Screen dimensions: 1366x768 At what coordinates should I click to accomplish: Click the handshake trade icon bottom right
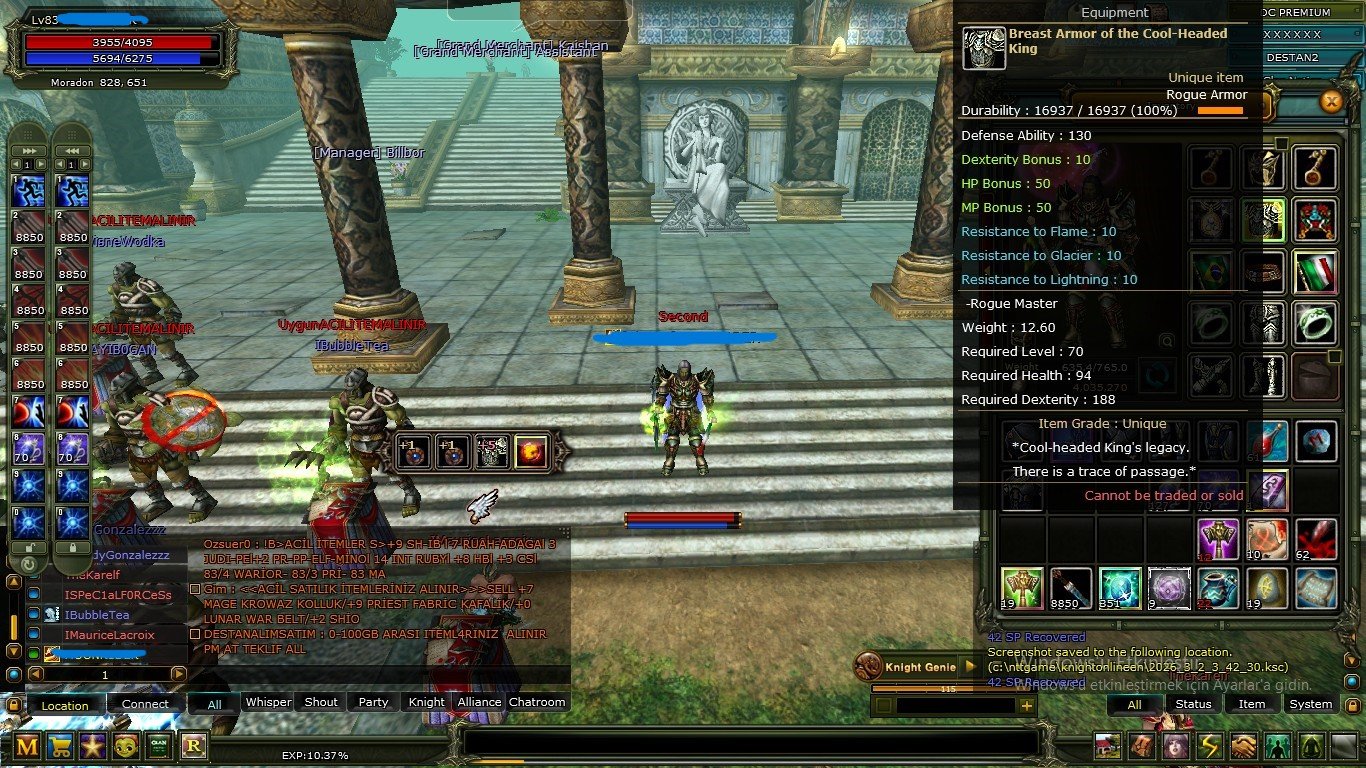pos(1242,745)
